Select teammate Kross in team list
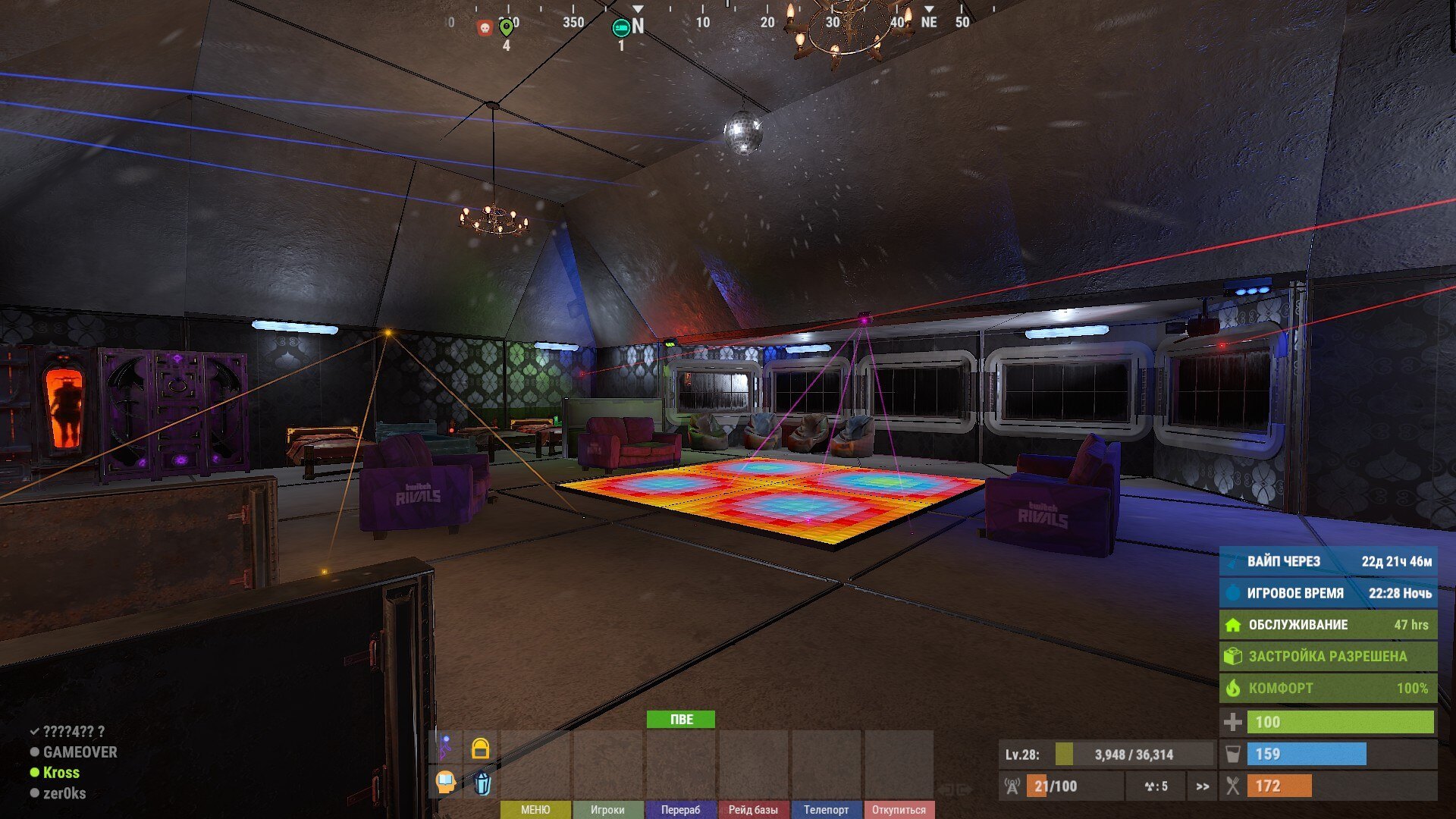 pyautogui.click(x=61, y=773)
